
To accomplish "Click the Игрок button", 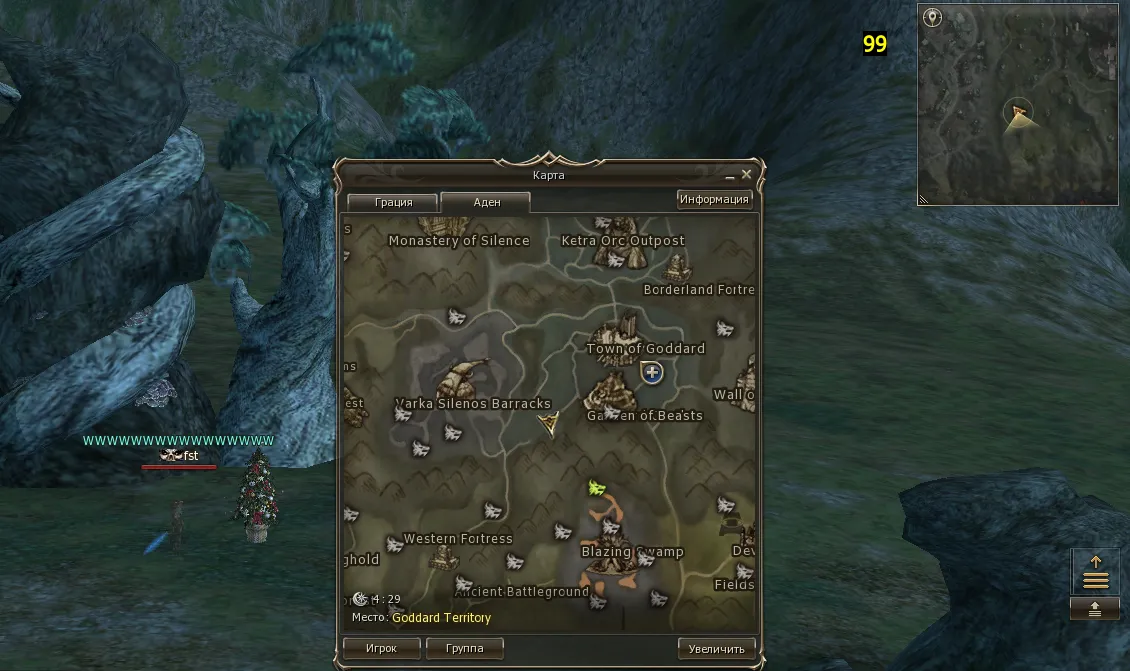I will tap(381, 648).
